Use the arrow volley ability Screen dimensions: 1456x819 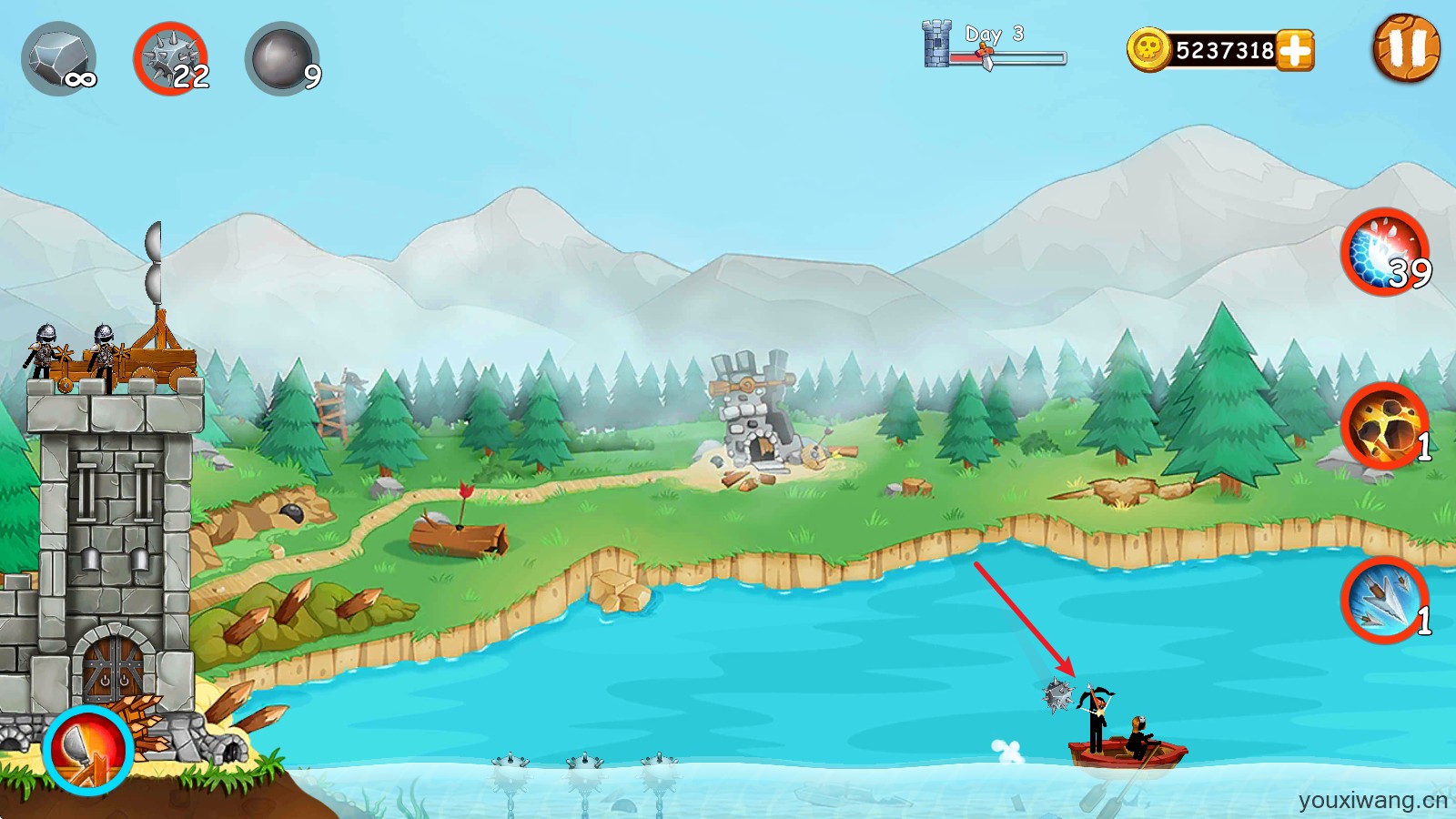[x=1384, y=601]
